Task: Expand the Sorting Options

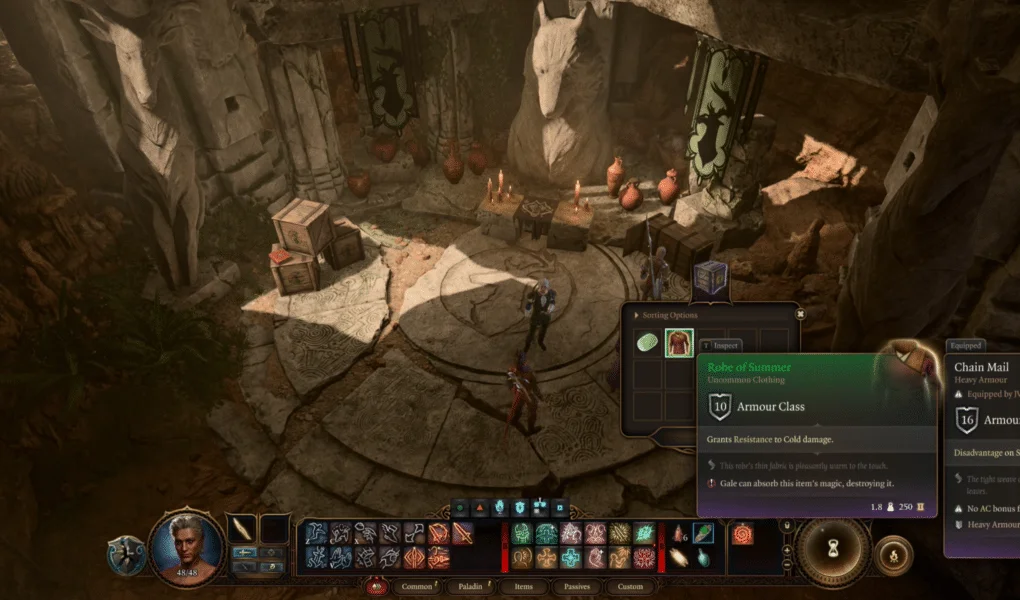Action: click(665, 314)
